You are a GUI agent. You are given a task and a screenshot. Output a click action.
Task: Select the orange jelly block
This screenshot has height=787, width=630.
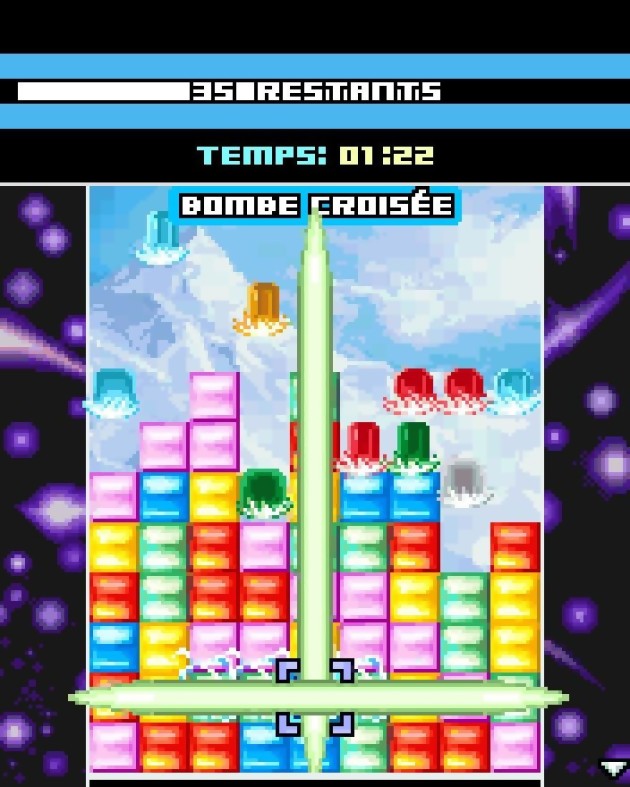click(263, 308)
